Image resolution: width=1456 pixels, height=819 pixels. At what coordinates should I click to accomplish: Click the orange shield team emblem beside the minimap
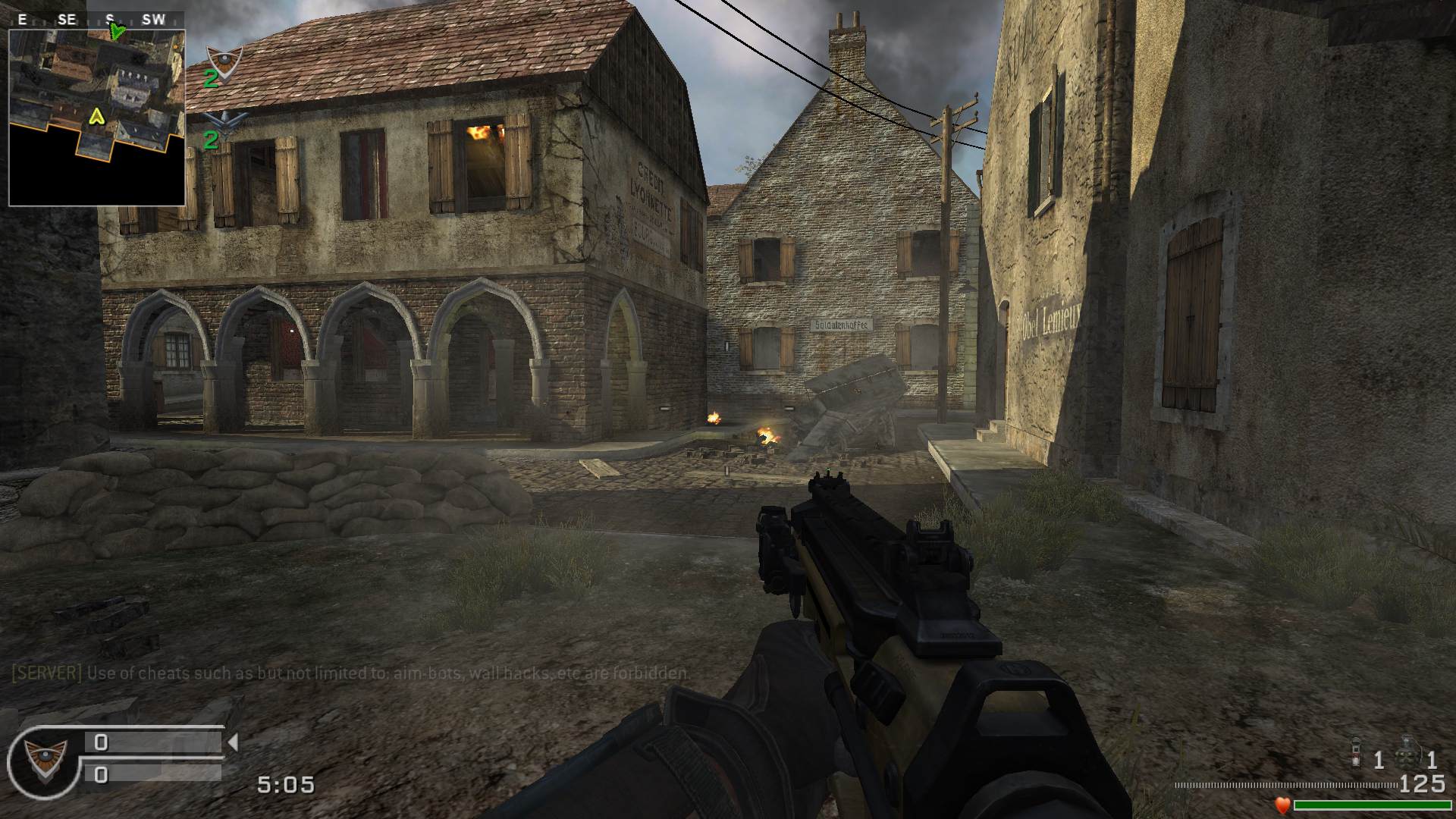[x=224, y=58]
